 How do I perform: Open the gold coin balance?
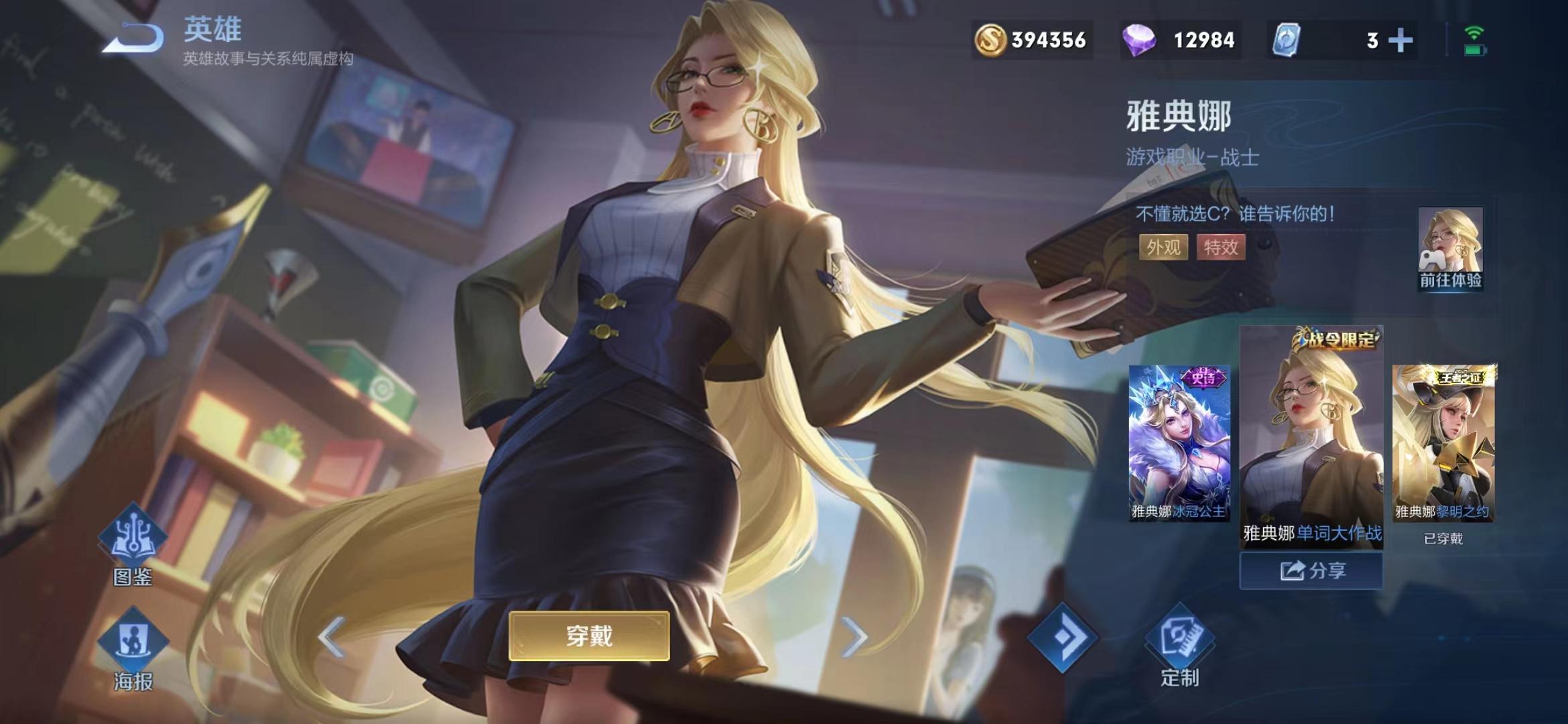pyautogui.click(x=1032, y=40)
